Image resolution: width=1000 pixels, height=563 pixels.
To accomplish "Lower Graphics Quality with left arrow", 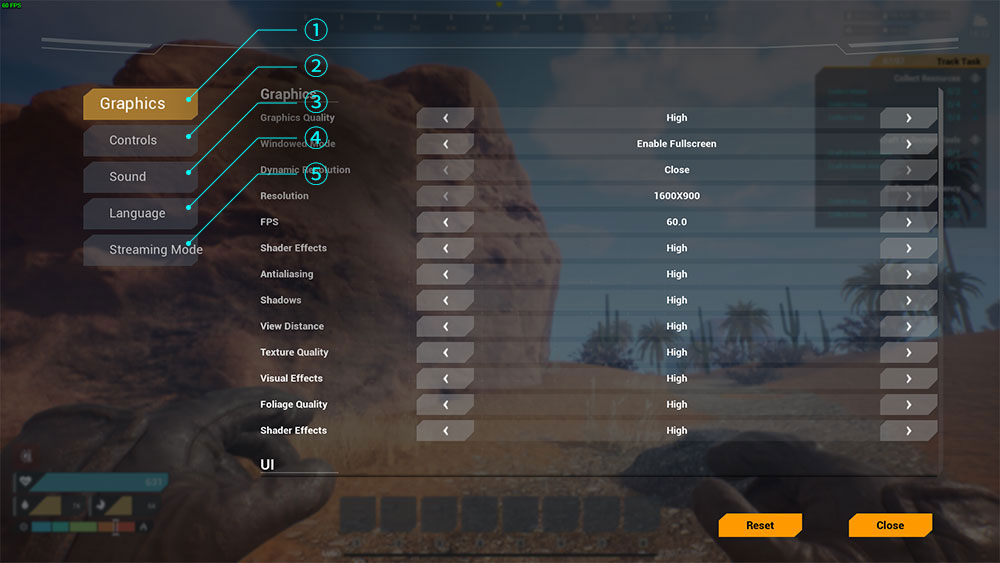I will click(445, 118).
